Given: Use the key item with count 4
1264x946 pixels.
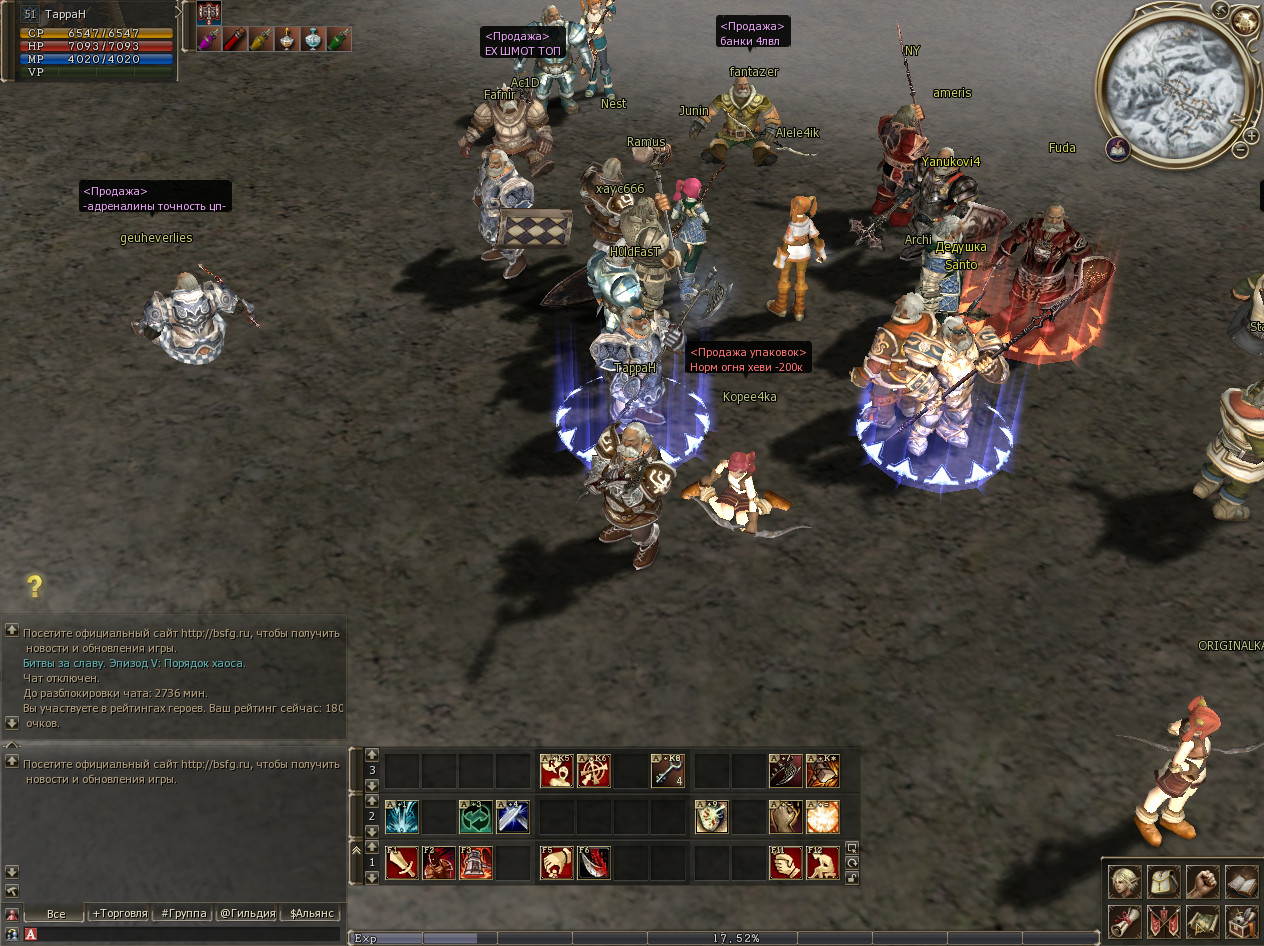Looking at the screenshot, I should coord(667,770).
